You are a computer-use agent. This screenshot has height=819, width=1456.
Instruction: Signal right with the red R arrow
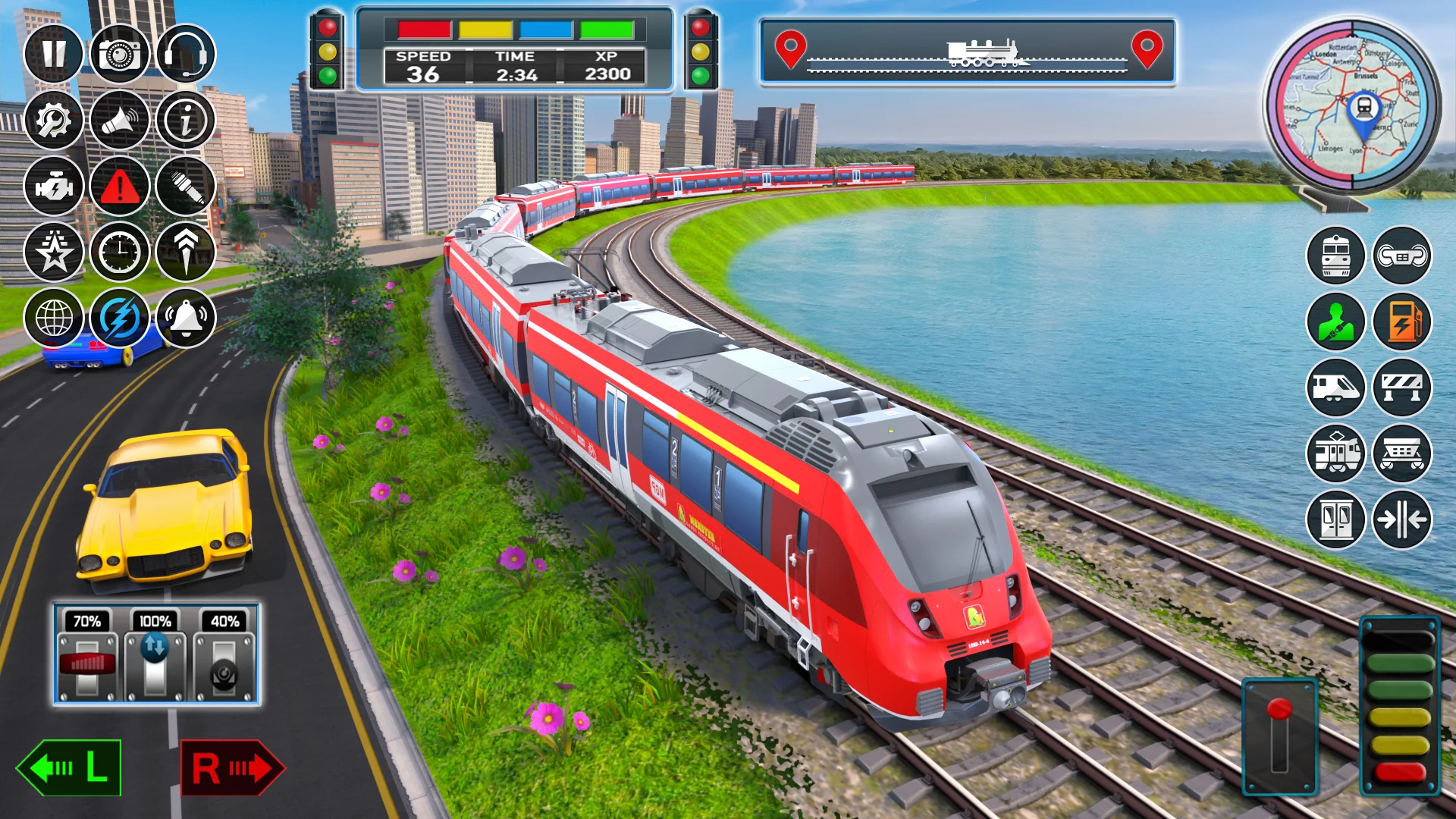click(x=232, y=767)
